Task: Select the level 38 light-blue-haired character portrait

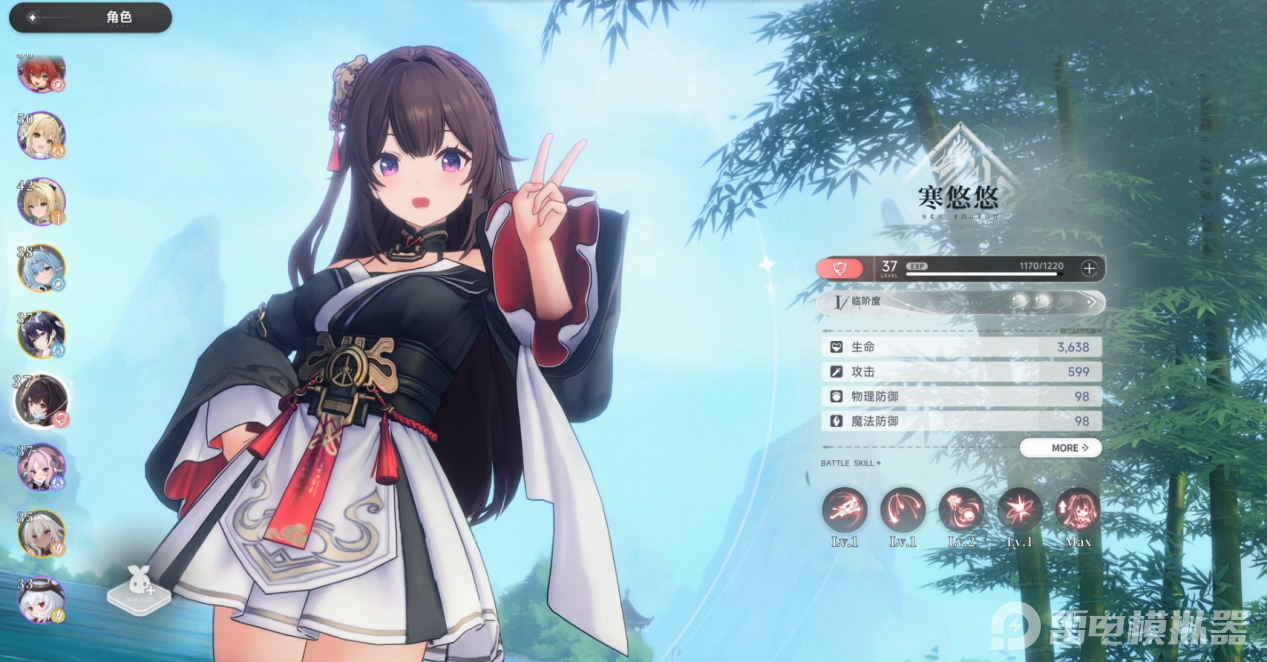Action: click(42, 268)
